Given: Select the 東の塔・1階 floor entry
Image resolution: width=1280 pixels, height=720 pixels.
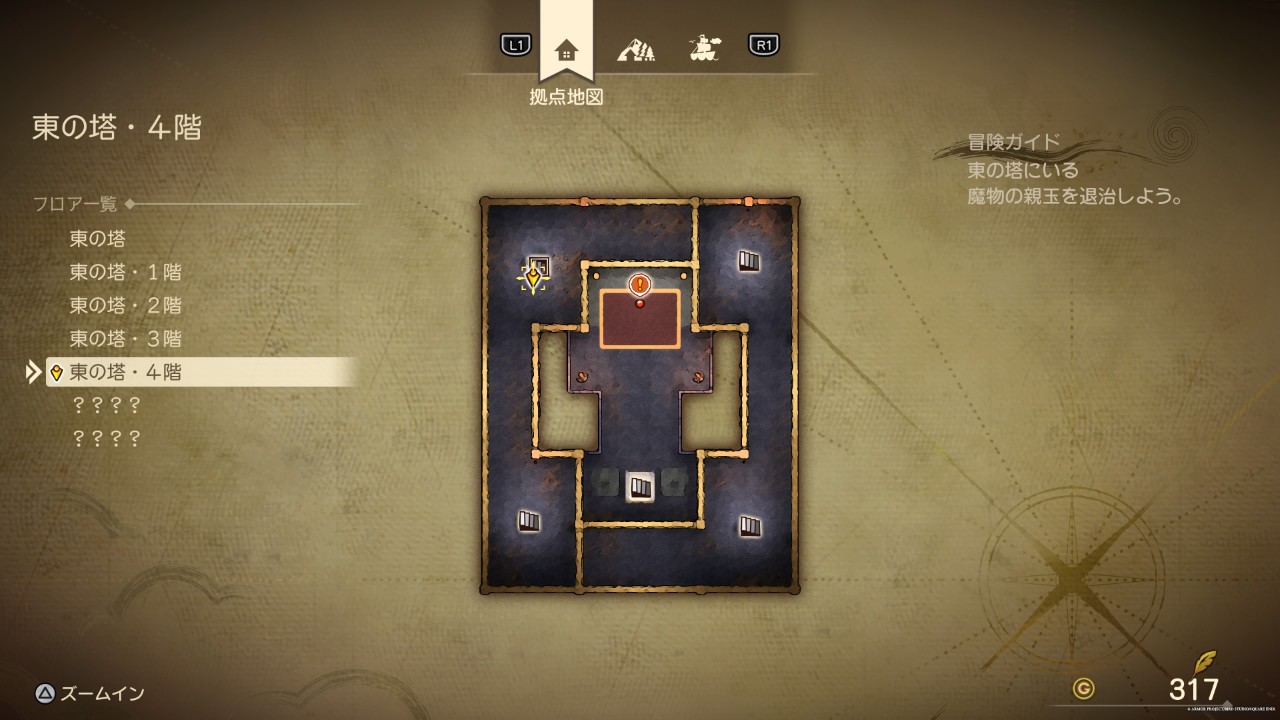Looking at the screenshot, I should point(125,272).
